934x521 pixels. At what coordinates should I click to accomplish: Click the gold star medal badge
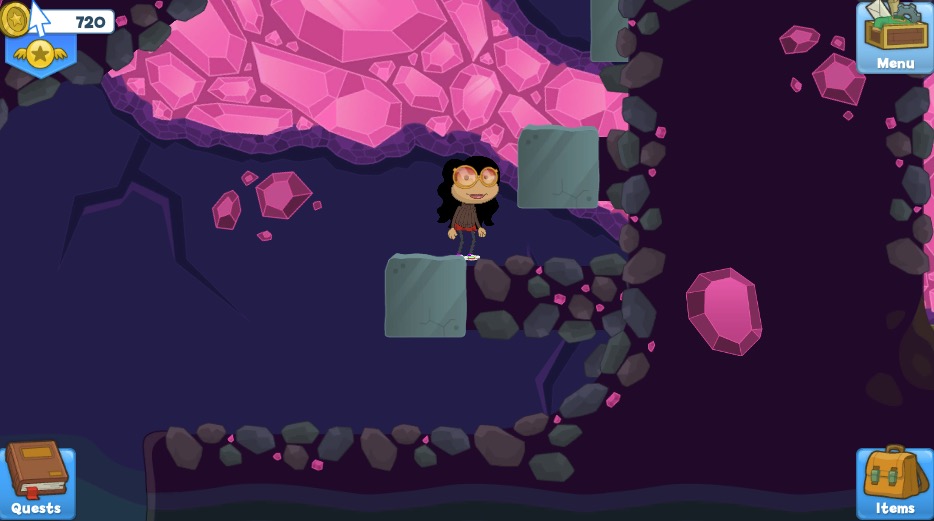[x=40, y=53]
